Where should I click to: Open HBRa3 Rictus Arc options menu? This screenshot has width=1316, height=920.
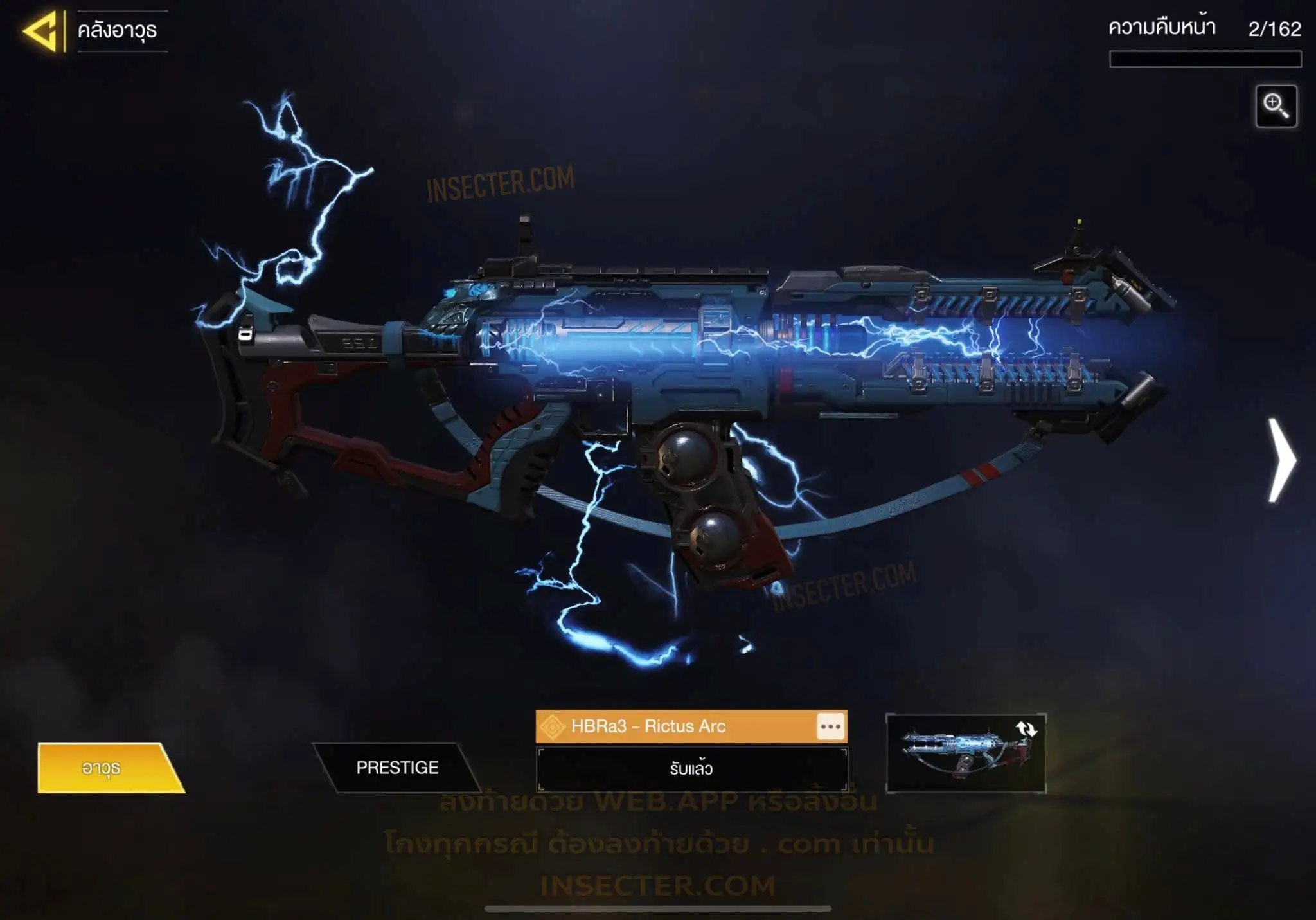click(830, 726)
